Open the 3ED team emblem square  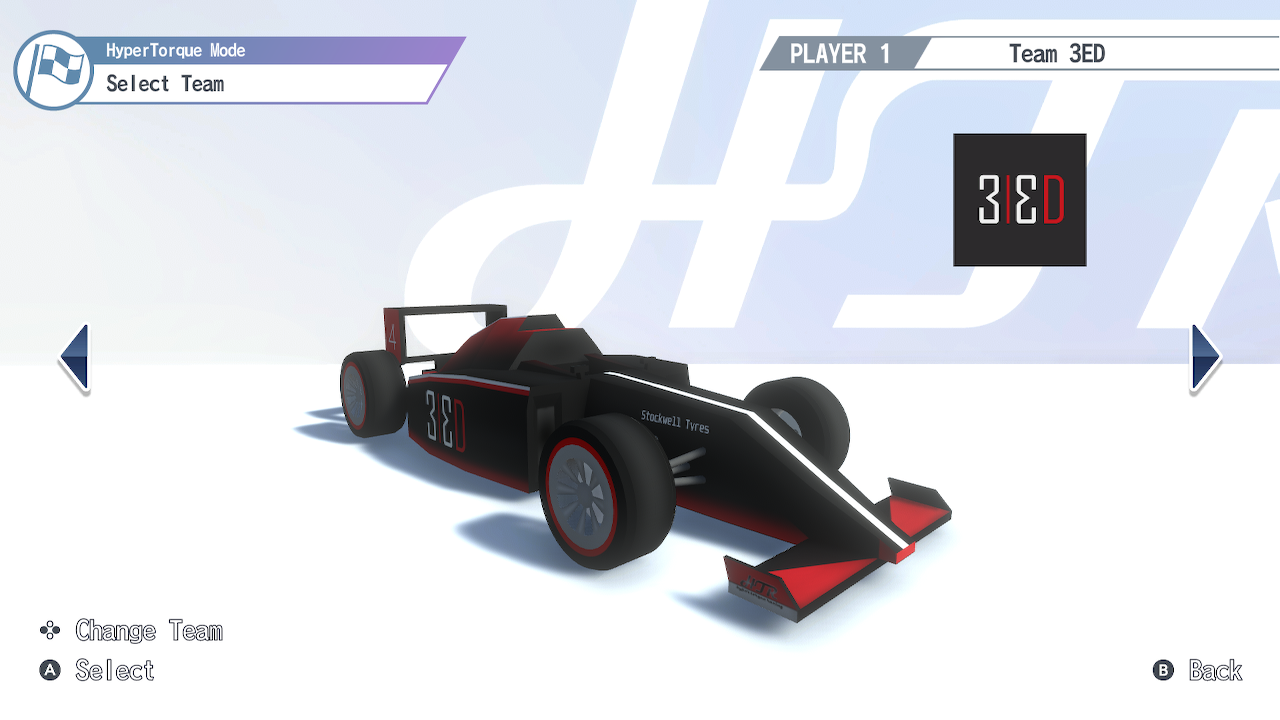coord(1018,199)
